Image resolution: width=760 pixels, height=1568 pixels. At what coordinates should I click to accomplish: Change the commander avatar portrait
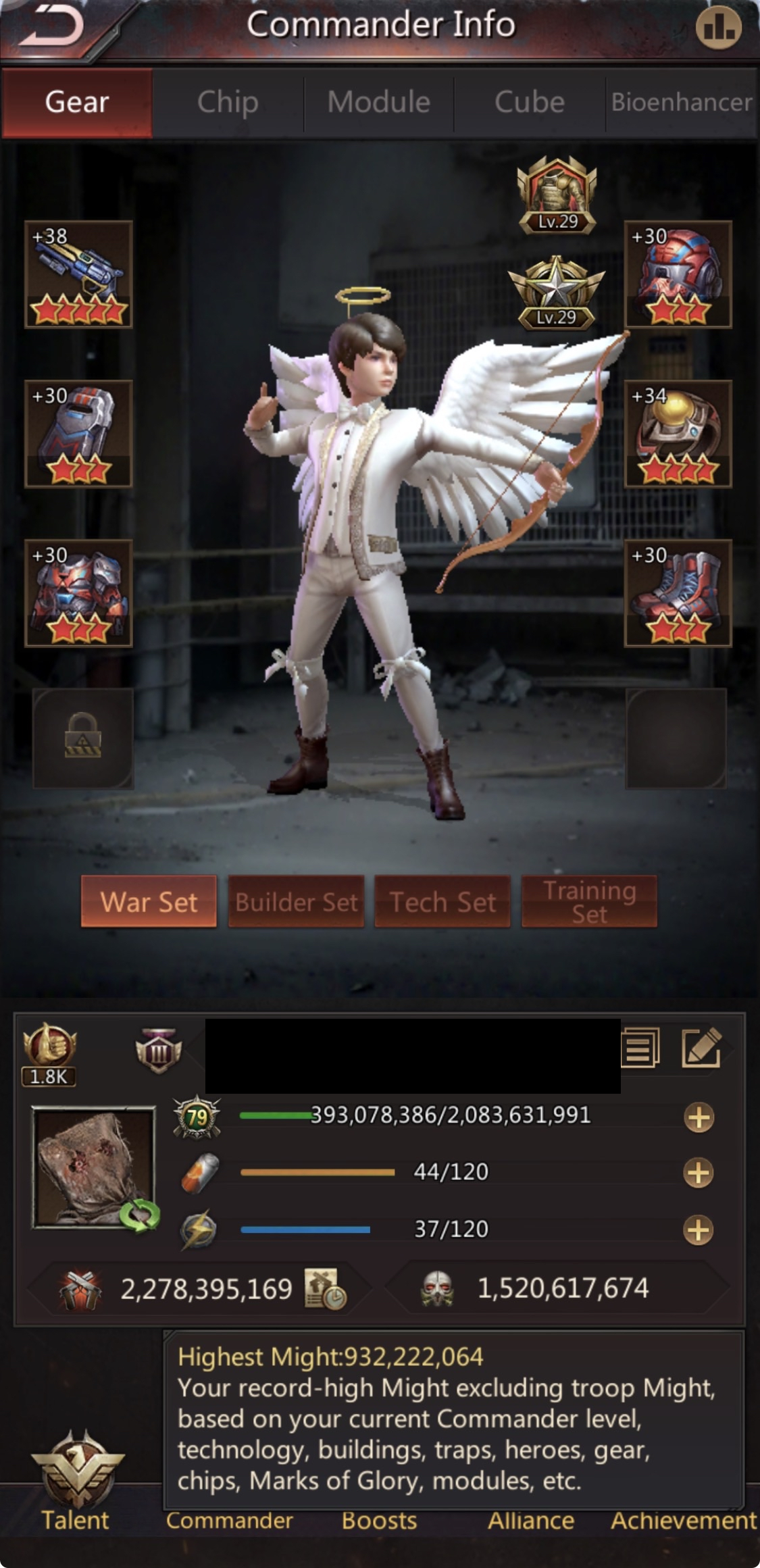tap(95, 1167)
